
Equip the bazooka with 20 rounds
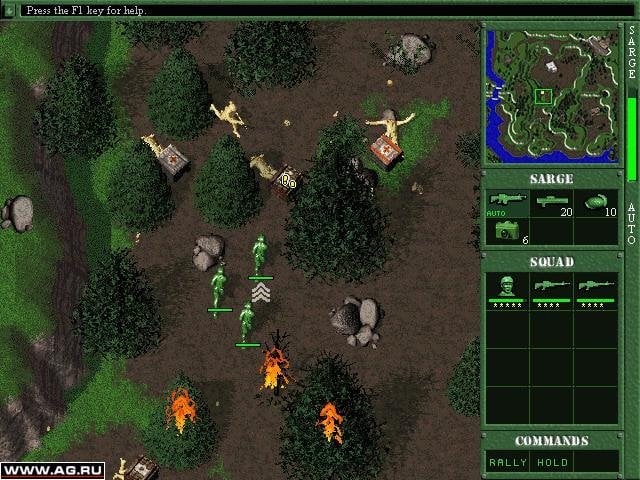click(552, 203)
